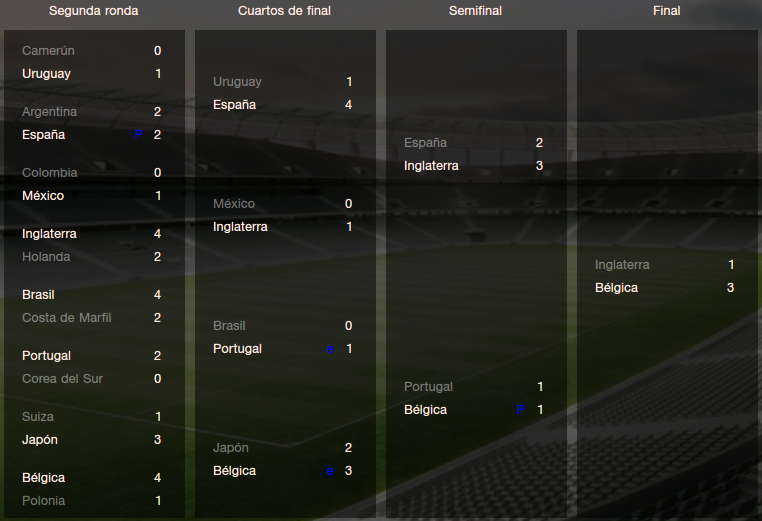The width and height of the screenshot is (762, 521).
Task: Open the Costa de Marfil entry
Action: pos(66,318)
